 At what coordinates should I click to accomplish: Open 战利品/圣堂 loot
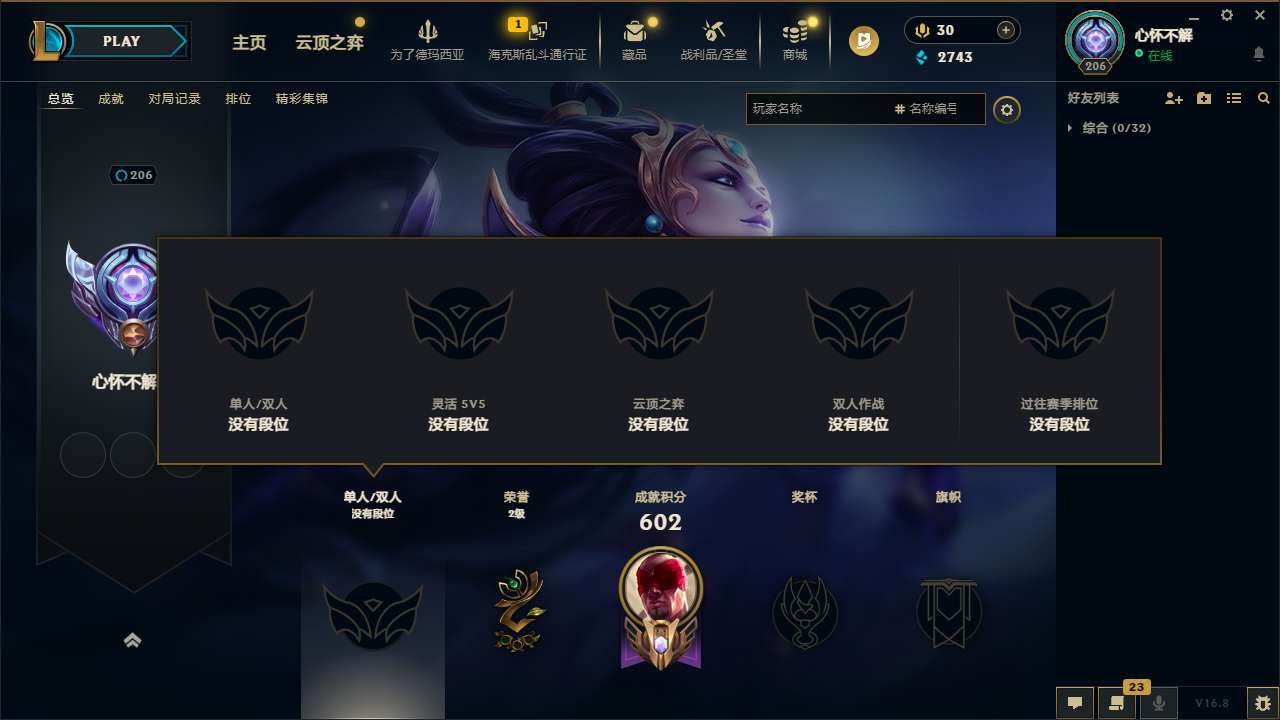pos(714,40)
